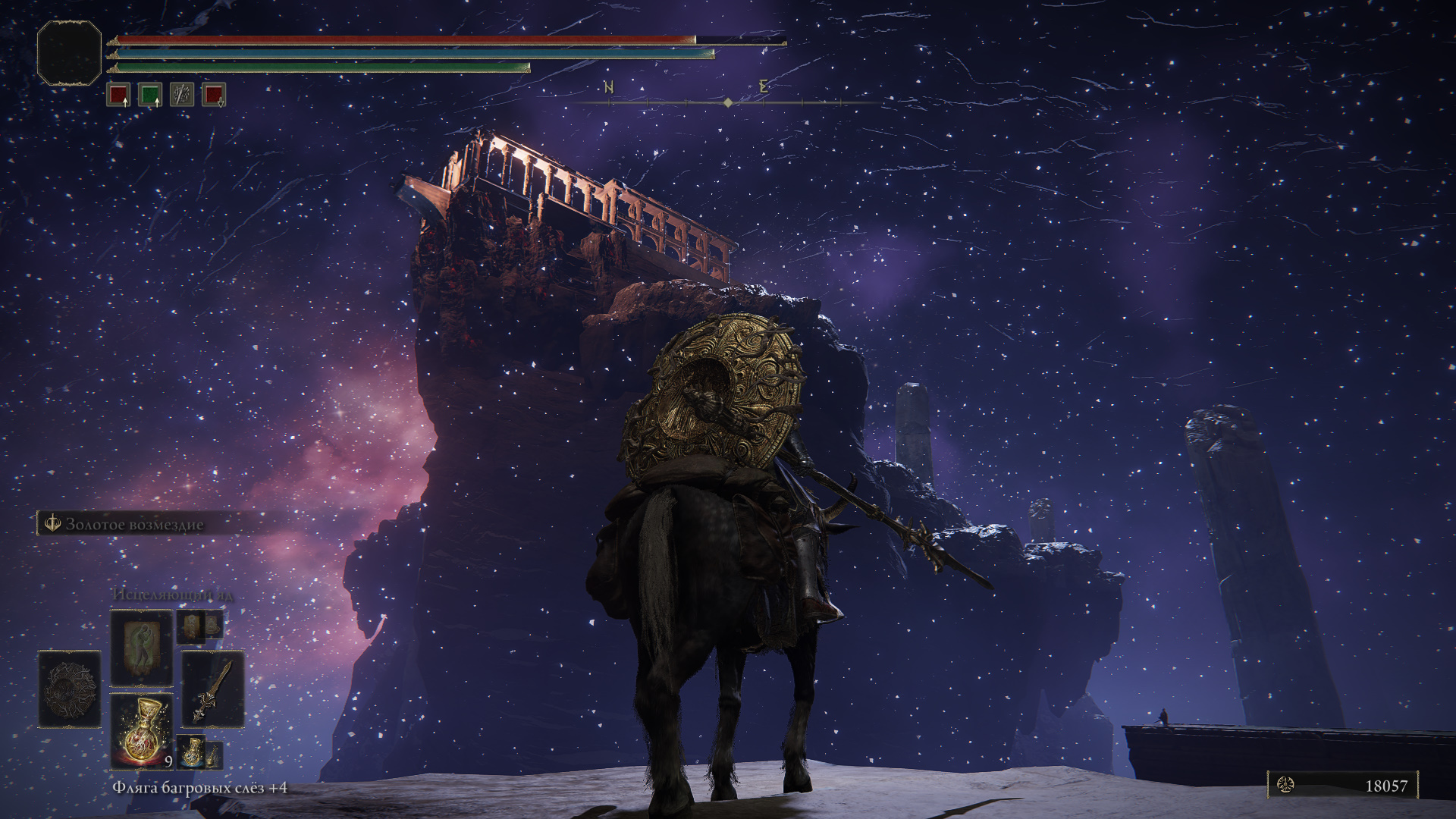Click the right-hand sword weapon slot
The width and height of the screenshot is (1456, 819).
point(213,689)
